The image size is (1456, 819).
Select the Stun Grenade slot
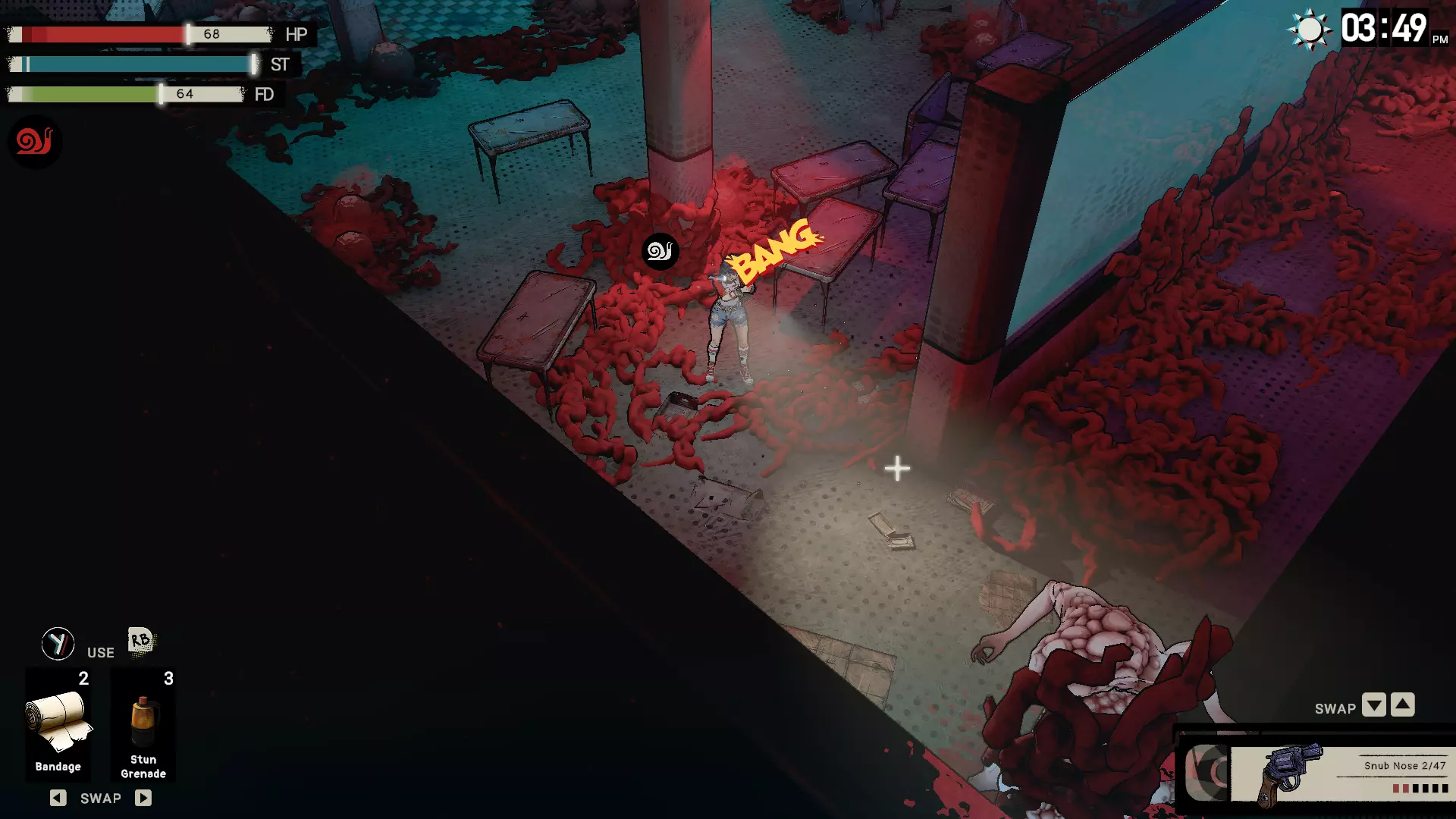coord(143,724)
